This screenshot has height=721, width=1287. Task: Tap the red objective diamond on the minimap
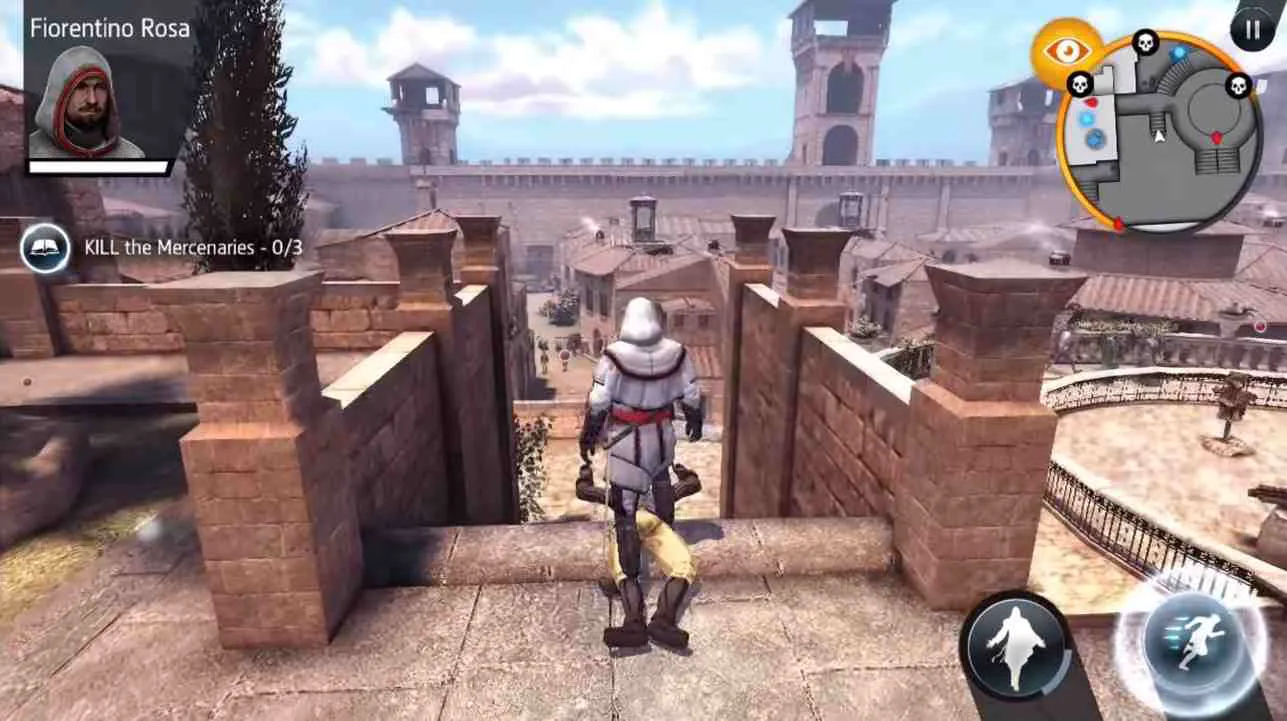(x=1217, y=137)
